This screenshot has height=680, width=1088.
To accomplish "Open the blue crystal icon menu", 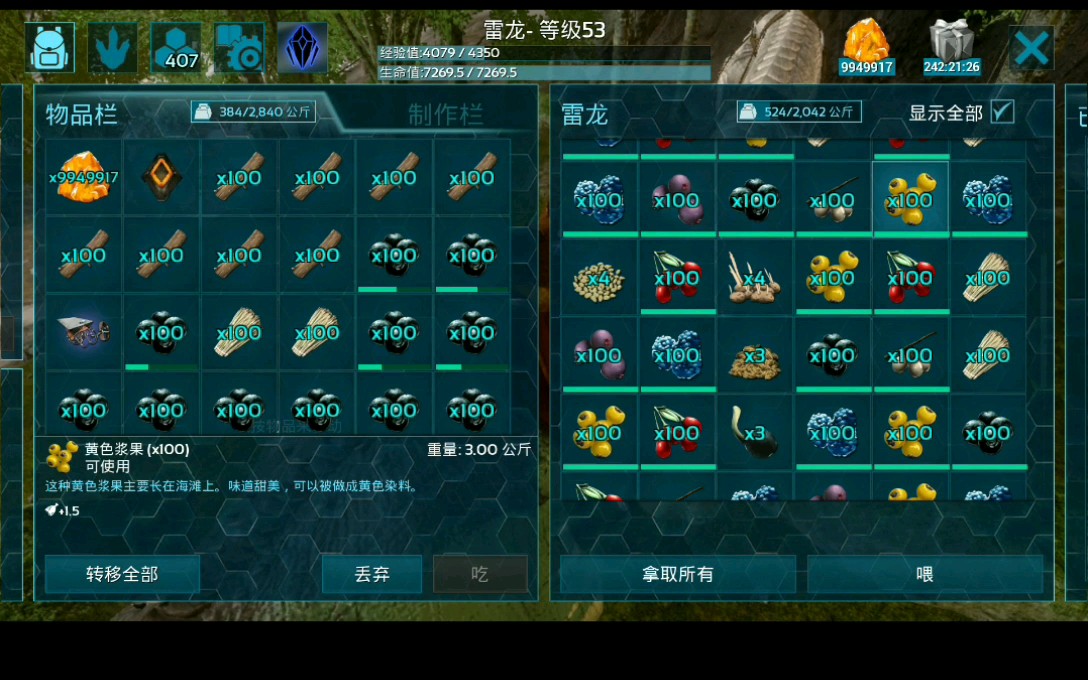I will (302, 47).
